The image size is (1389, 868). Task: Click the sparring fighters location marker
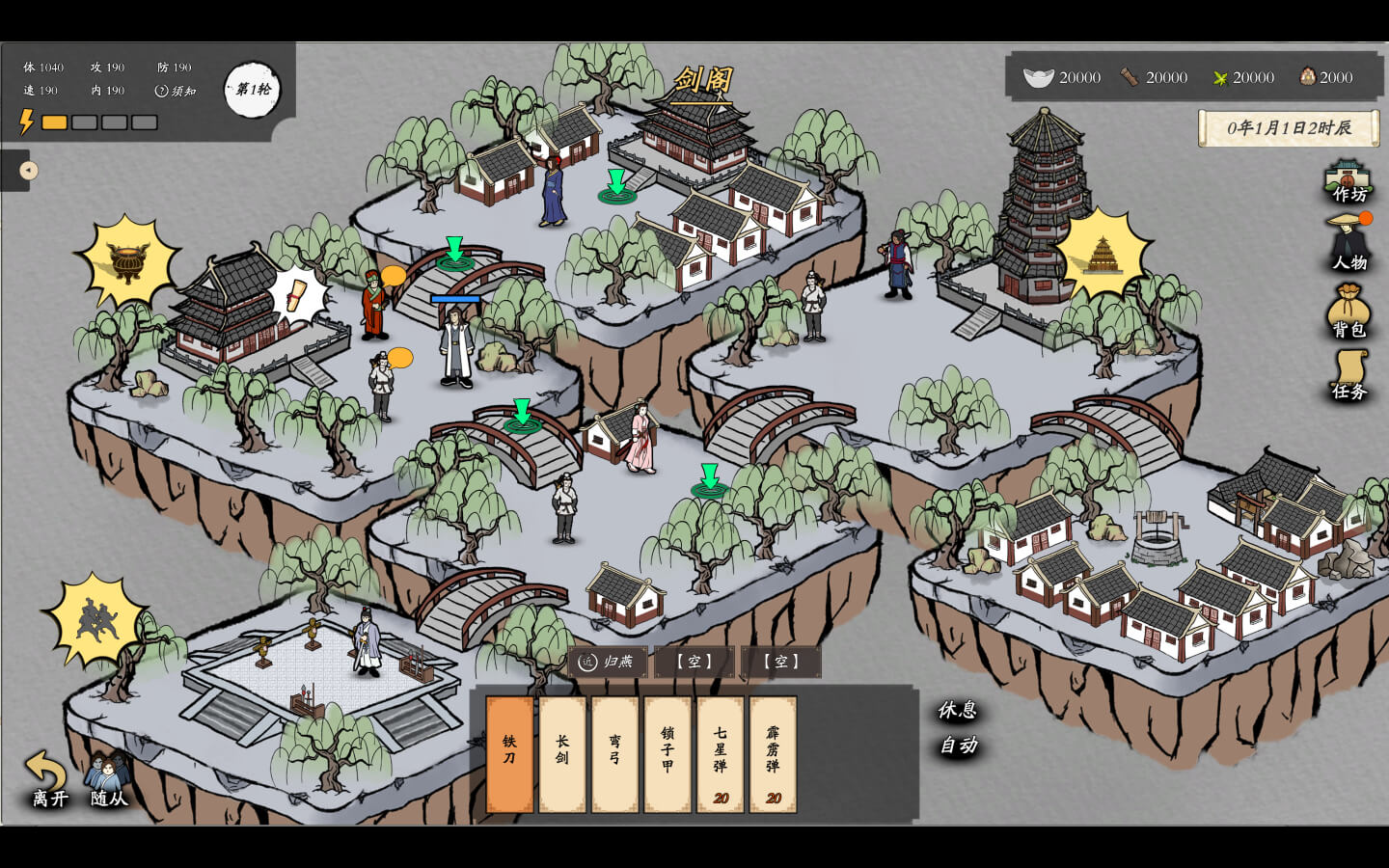point(95,620)
